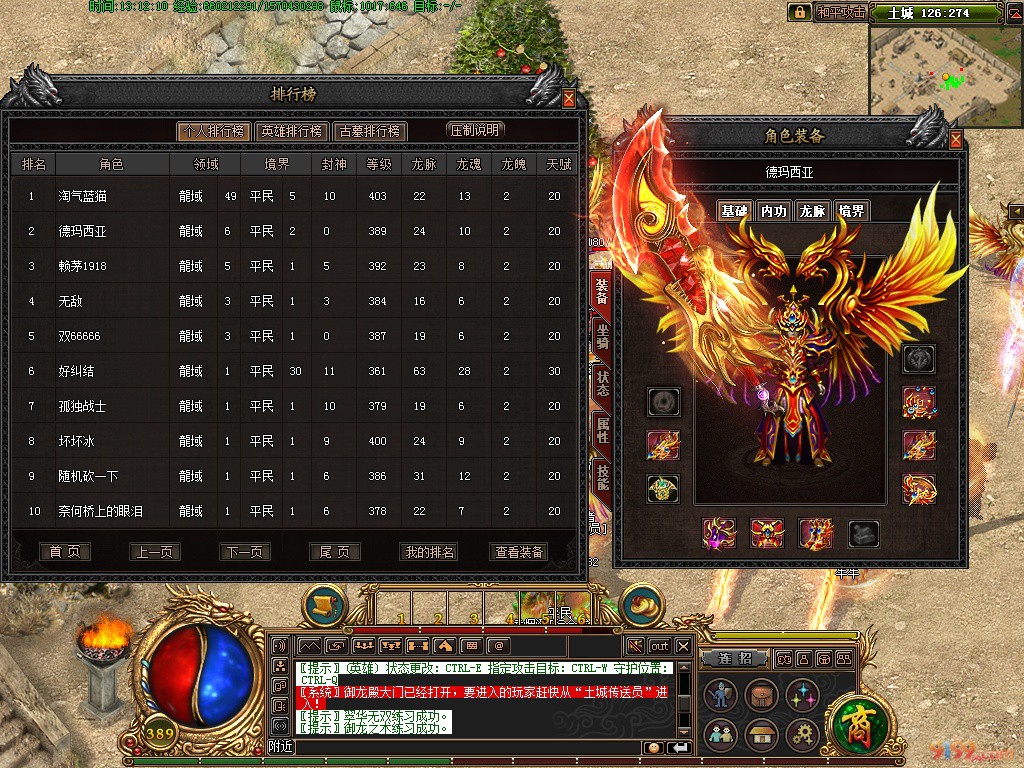This screenshot has height=768, width=1024.
Task: Close the 排行榜 ranking window
Action: (569, 99)
